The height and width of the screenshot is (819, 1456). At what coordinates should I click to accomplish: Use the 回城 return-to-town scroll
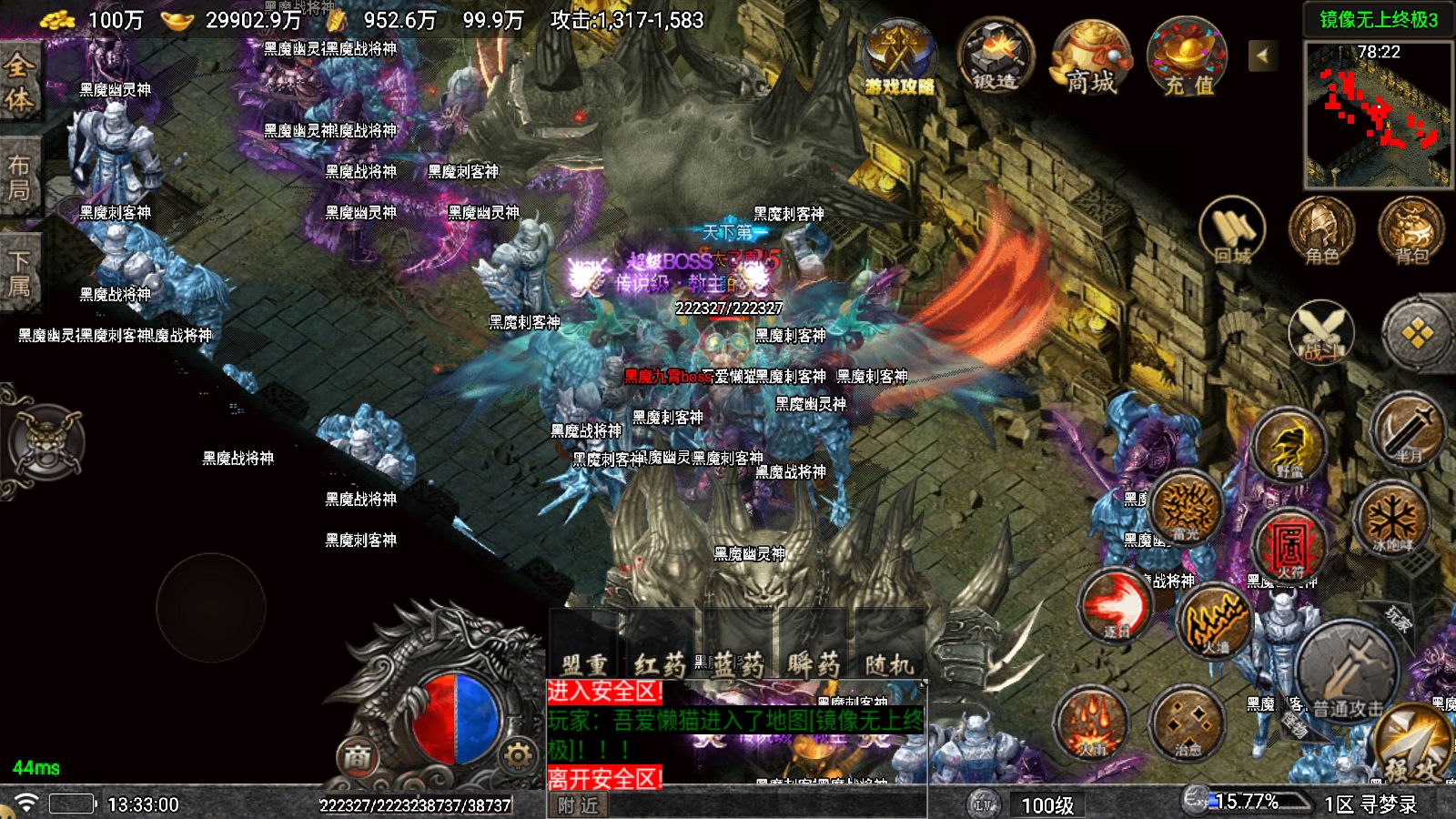click(1232, 231)
